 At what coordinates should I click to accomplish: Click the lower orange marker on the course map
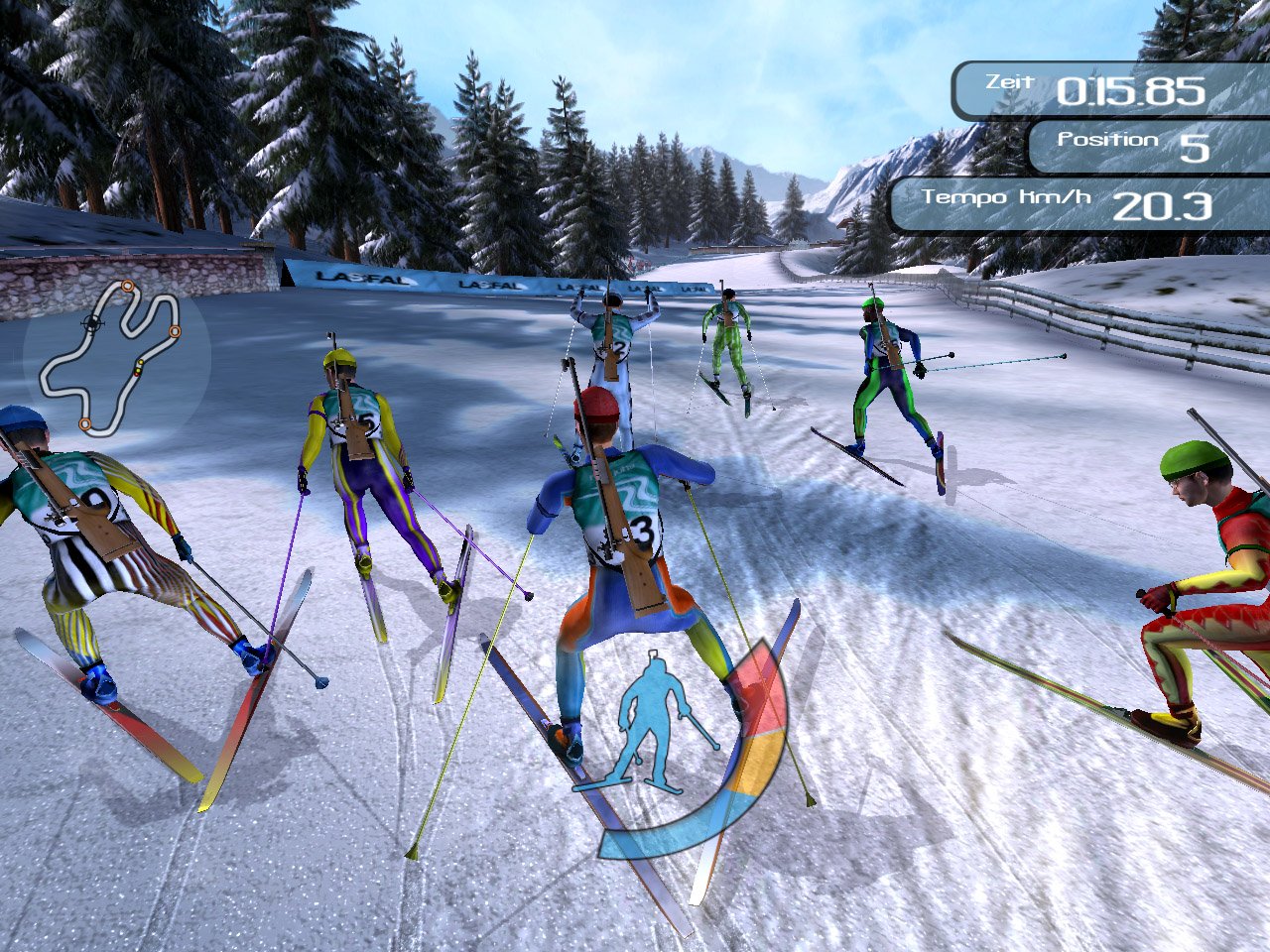pos(82,424)
